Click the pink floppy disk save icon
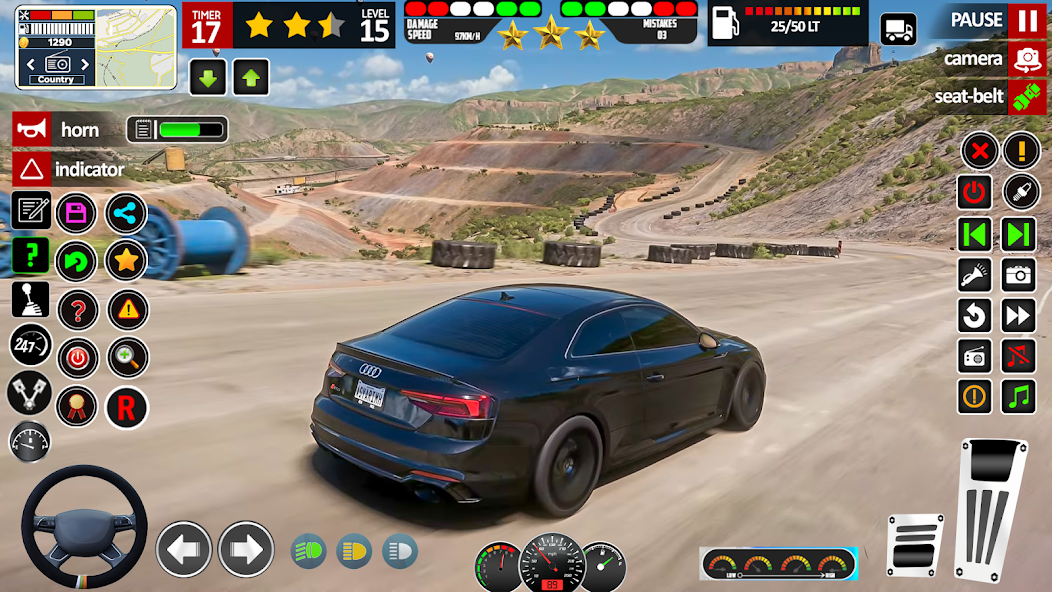Viewport: 1052px width, 592px height. pyautogui.click(x=76, y=212)
